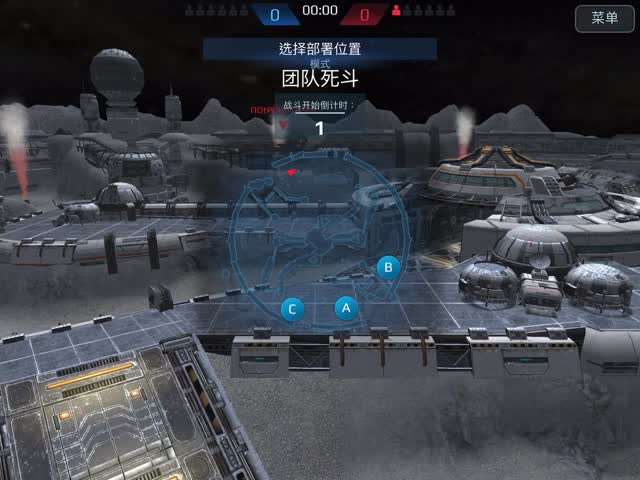The width and height of the screenshot is (640, 480).
Task: Choose deployment point B
Action: (x=388, y=267)
